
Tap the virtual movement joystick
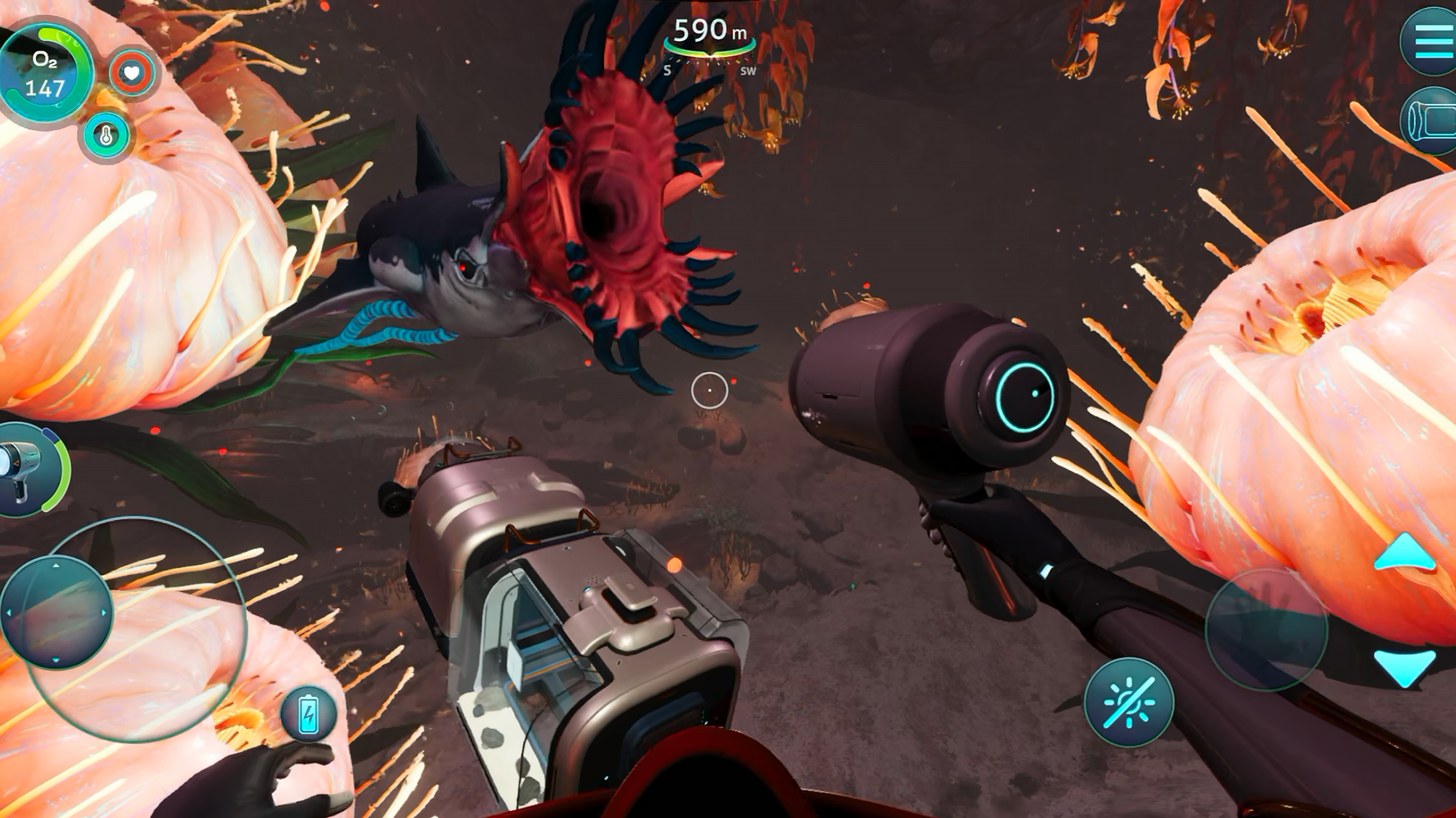57,613
